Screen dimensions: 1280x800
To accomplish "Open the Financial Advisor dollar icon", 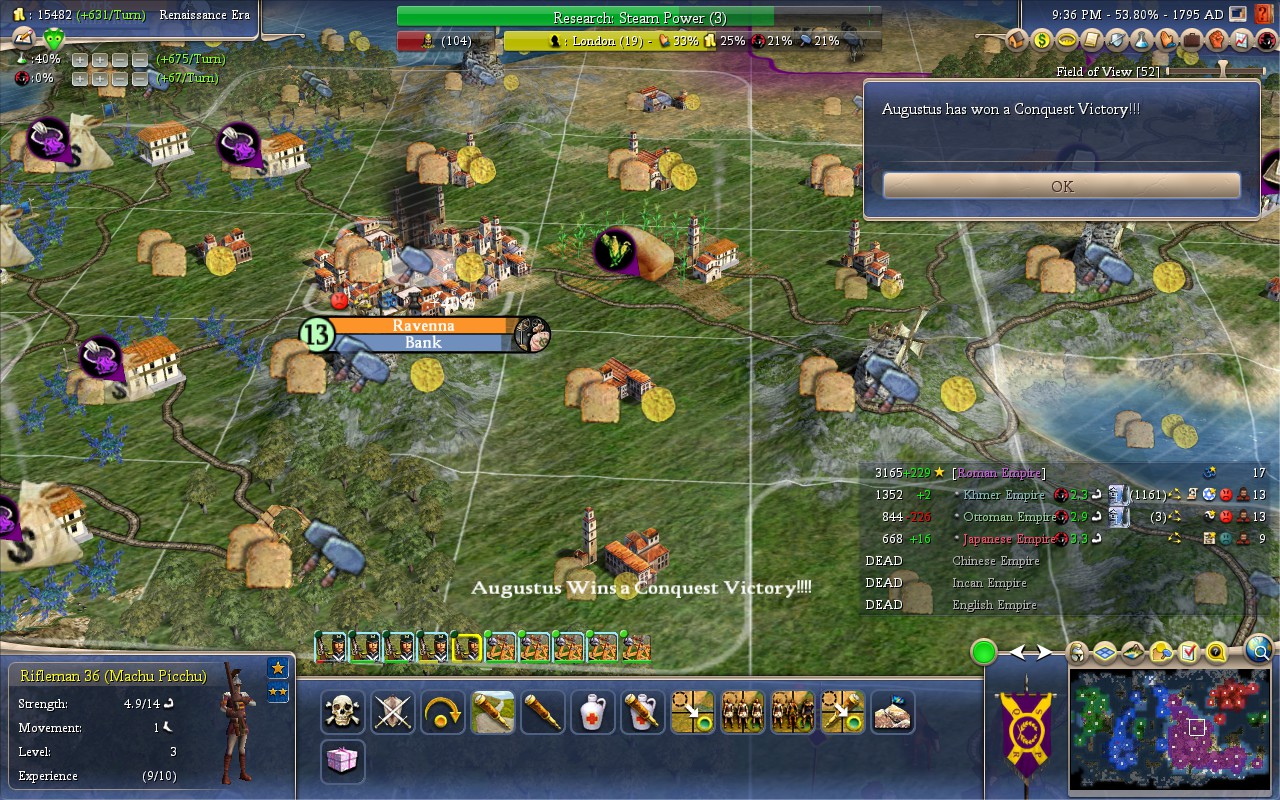I will (1042, 42).
